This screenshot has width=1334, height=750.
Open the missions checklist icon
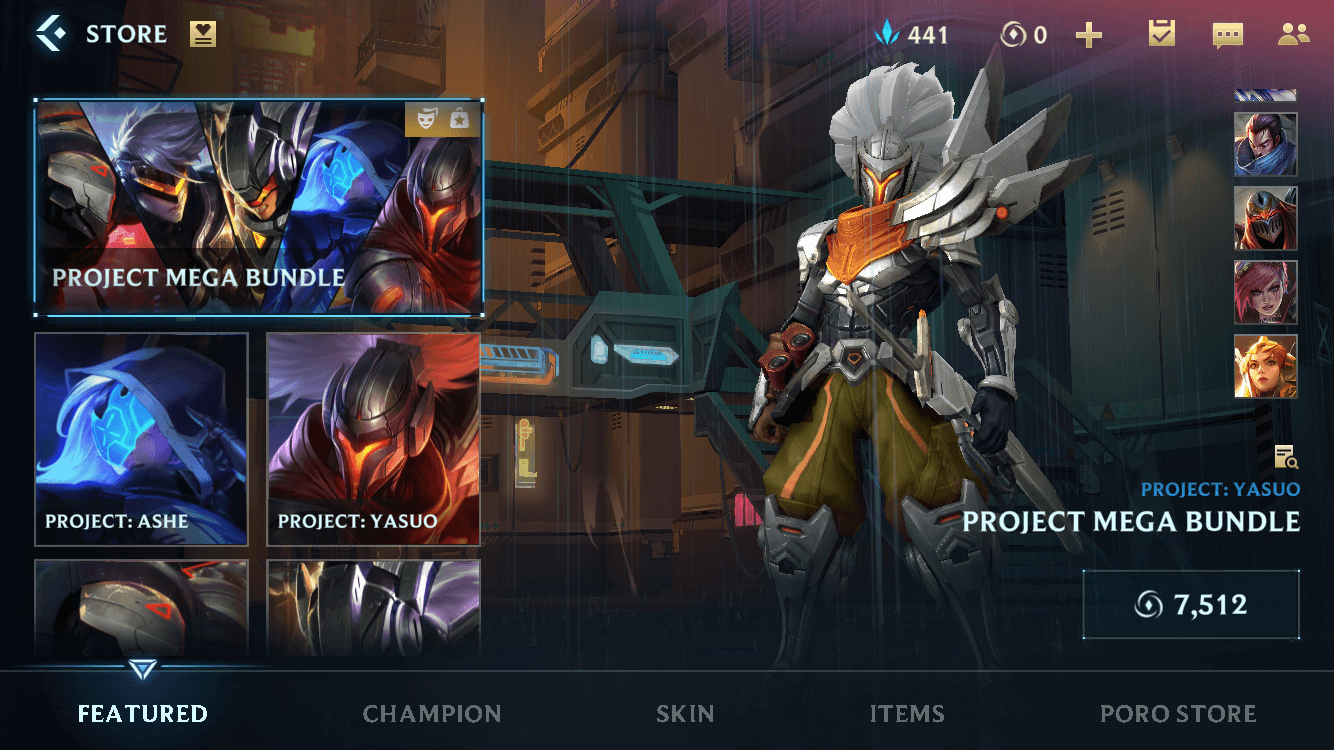click(x=1160, y=34)
